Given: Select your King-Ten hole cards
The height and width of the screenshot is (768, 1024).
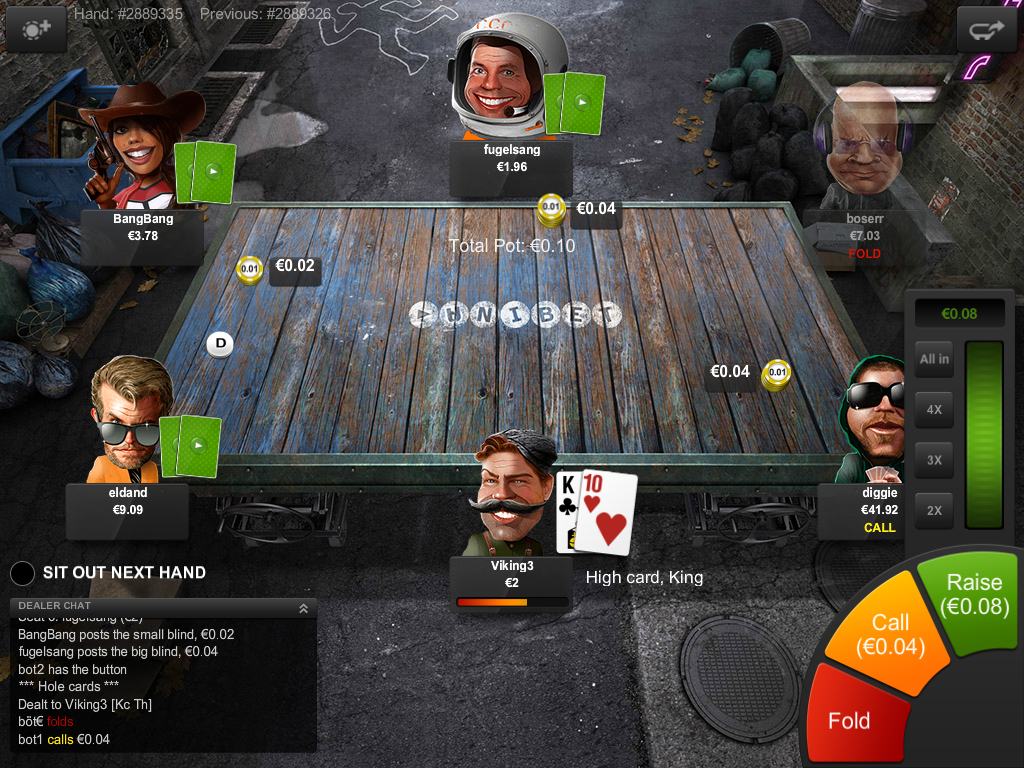Looking at the screenshot, I should (596, 510).
